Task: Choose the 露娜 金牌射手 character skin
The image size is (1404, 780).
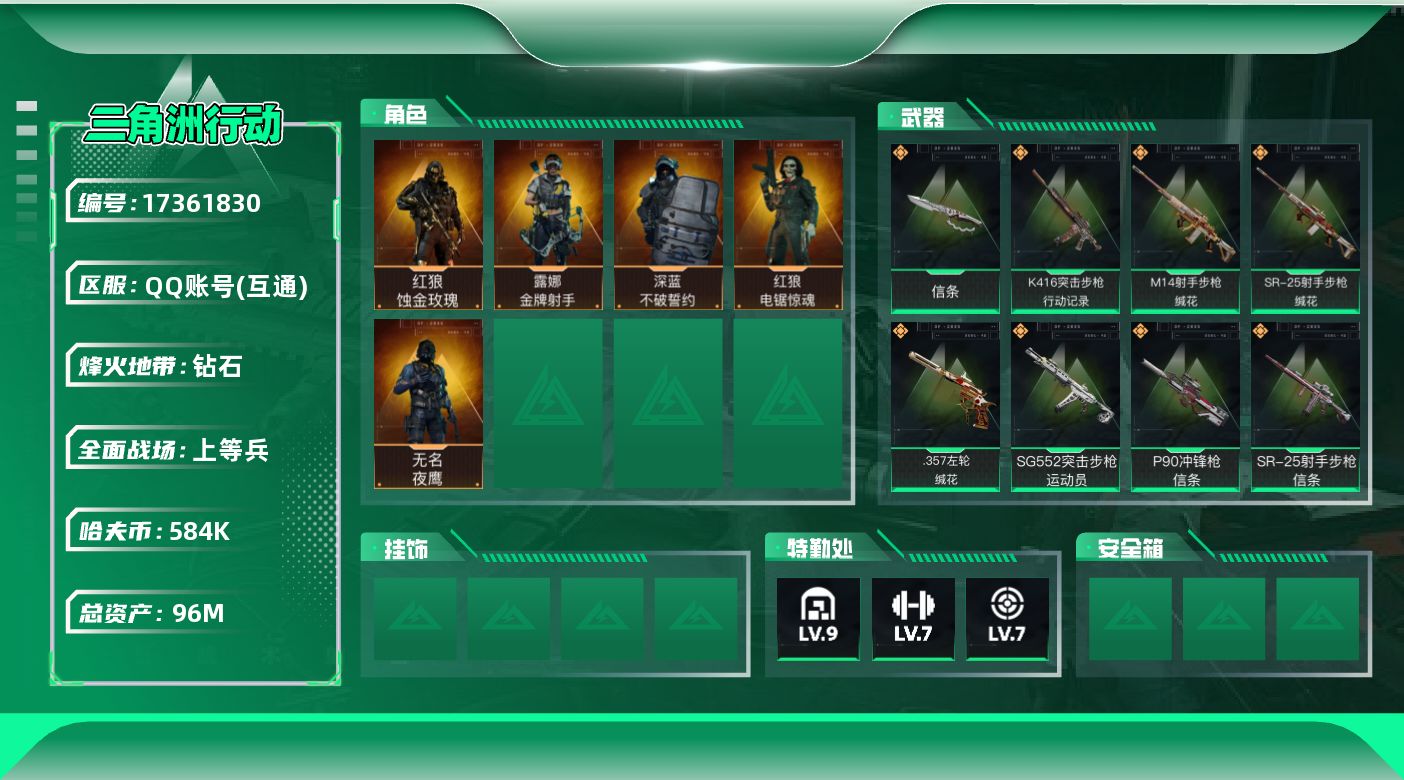Action: (x=548, y=224)
